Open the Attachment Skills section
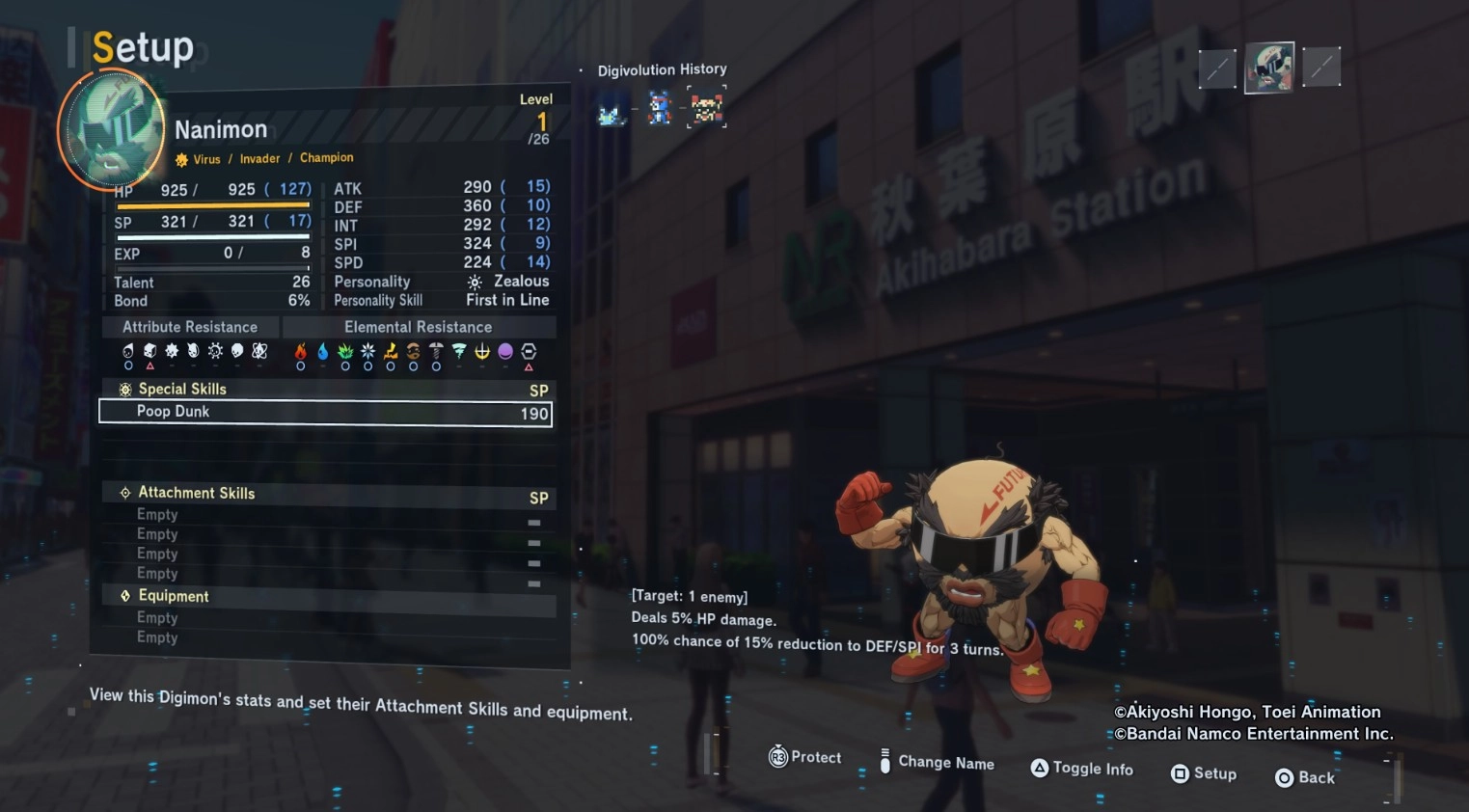 click(196, 493)
